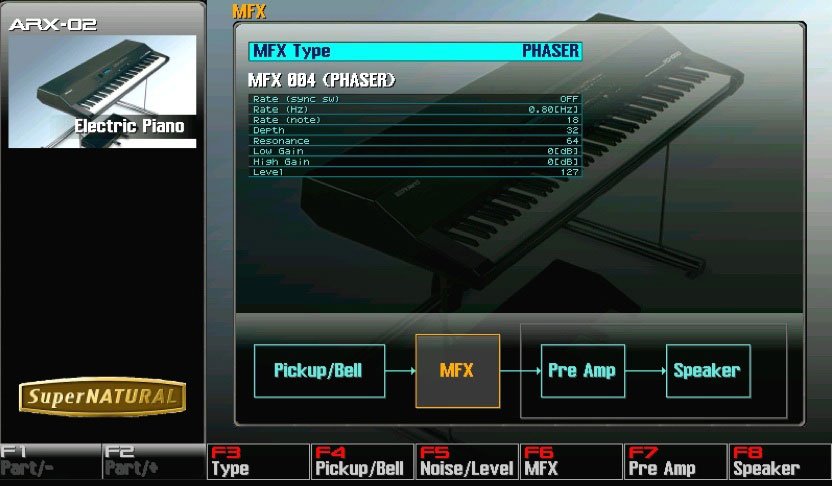The height and width of the screenshot is (486, 832).
Task: Select the orange MFX block in signal chain
Action: point(457,371)
